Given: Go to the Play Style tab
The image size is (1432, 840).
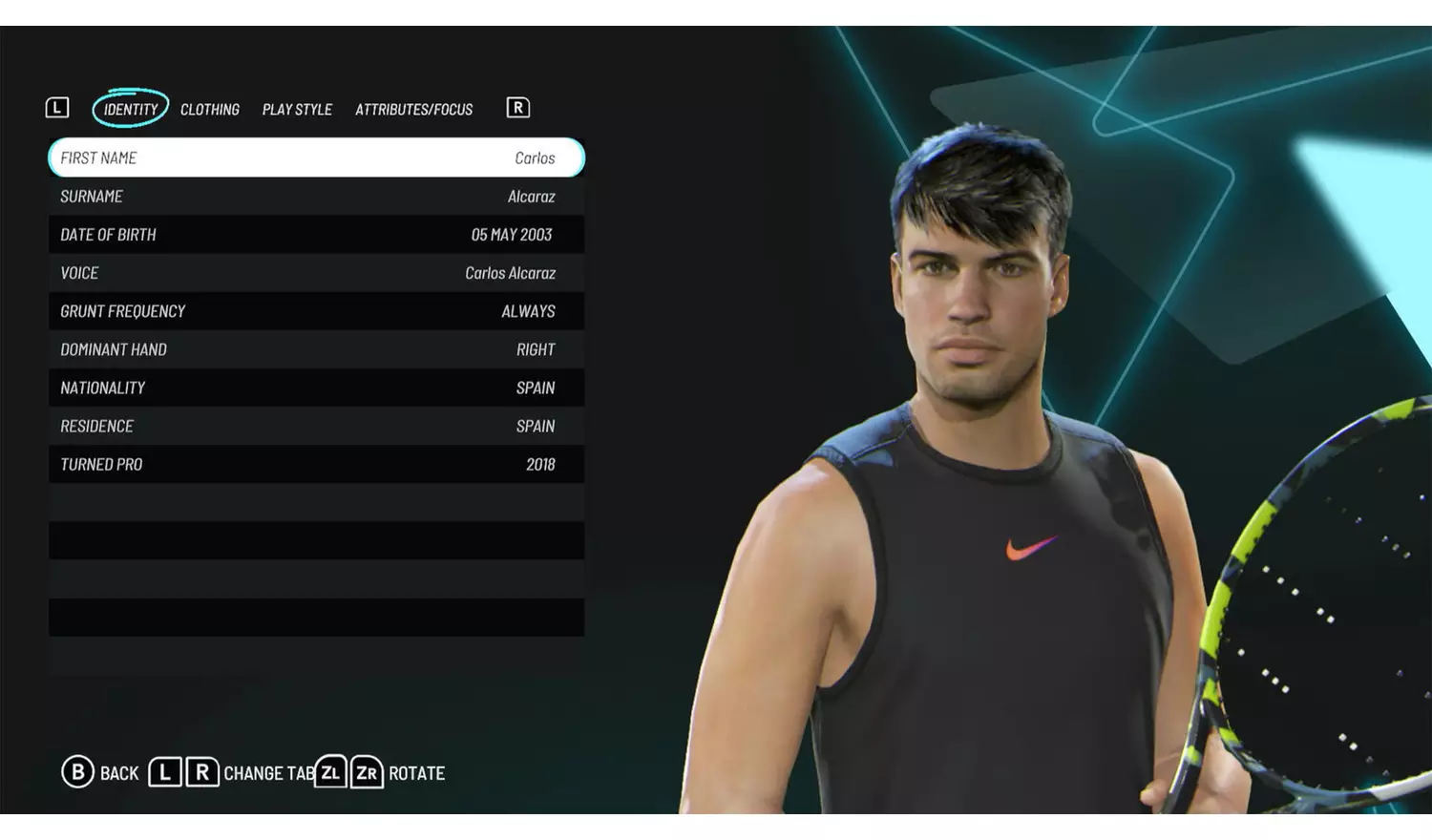Looking at the screenshot, I should (x=297, y=109).
